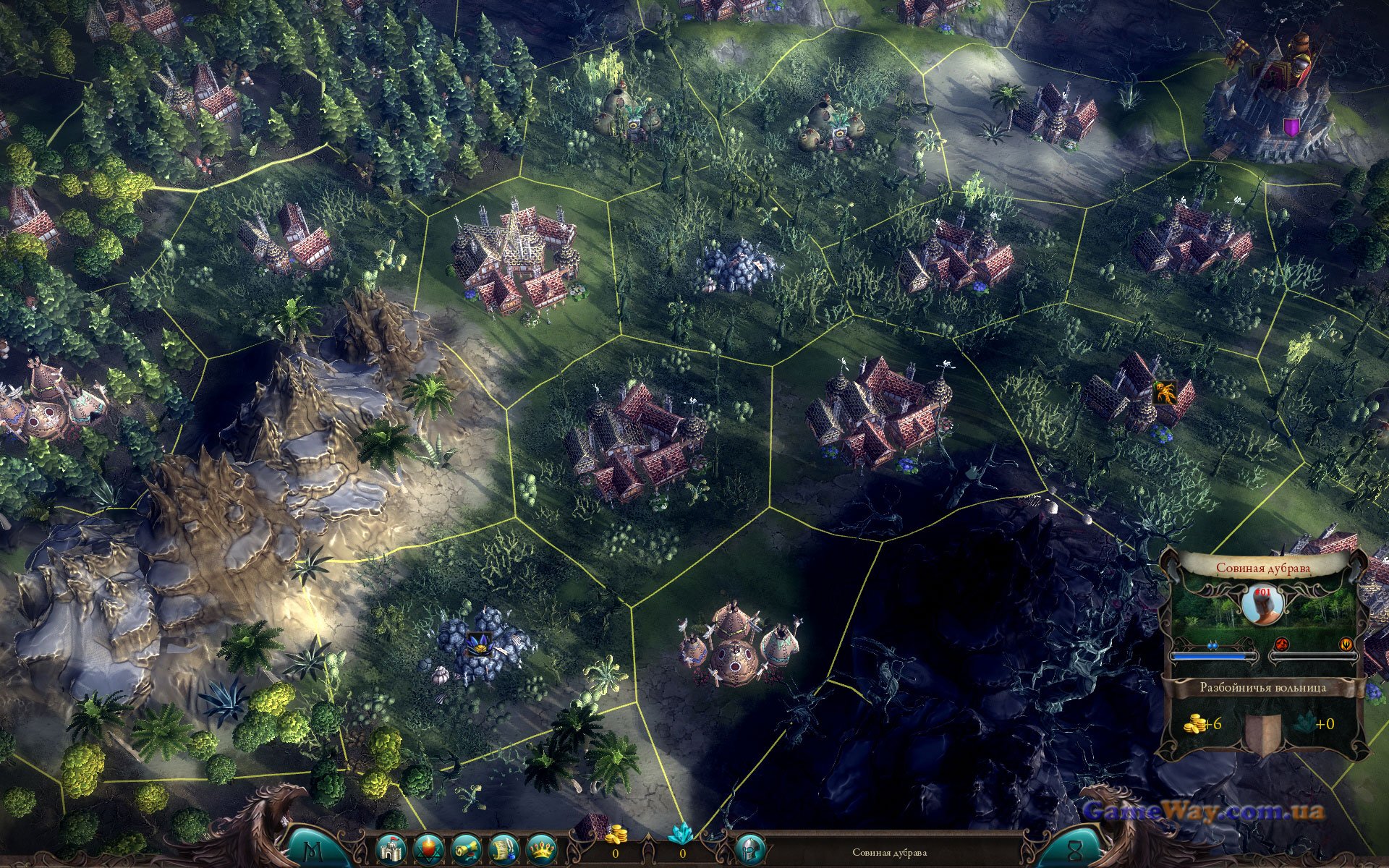Screen dimensions: 1389x868
Task: Click the blue crystal icon on the bottom bar
Action: click(680, 835)
